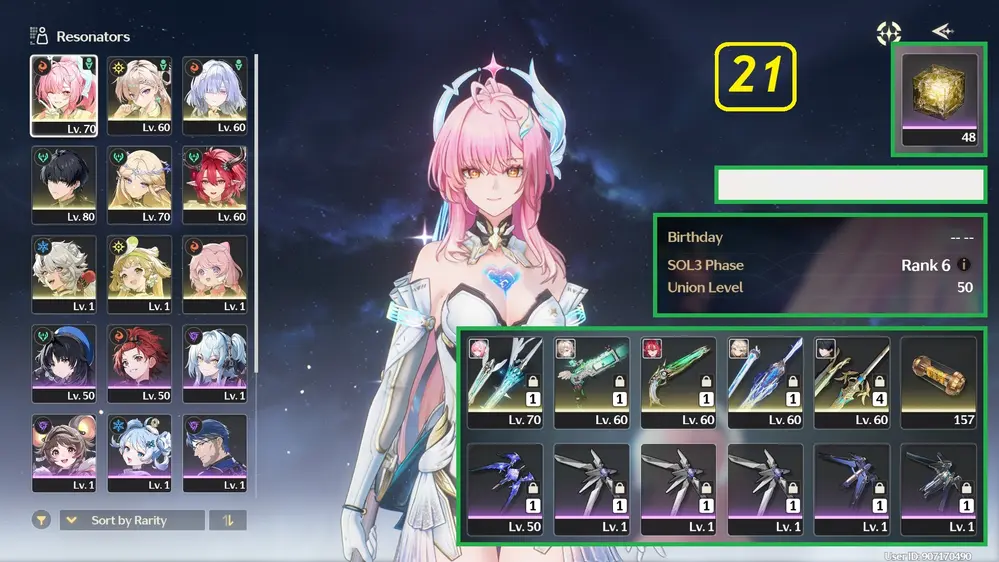
Task: Choose the Lv. 80 black-haired resonator
Action: (x=64, y=185)
